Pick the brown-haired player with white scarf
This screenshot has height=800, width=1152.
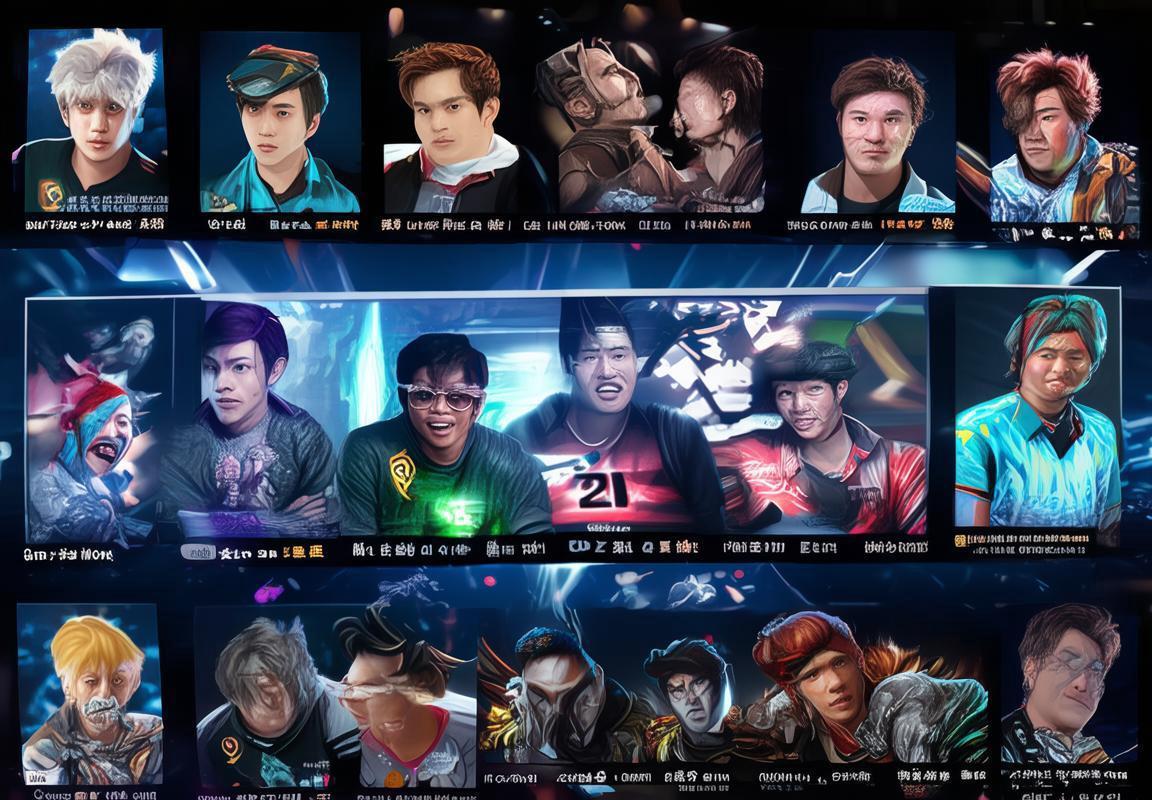pos(449,124)
